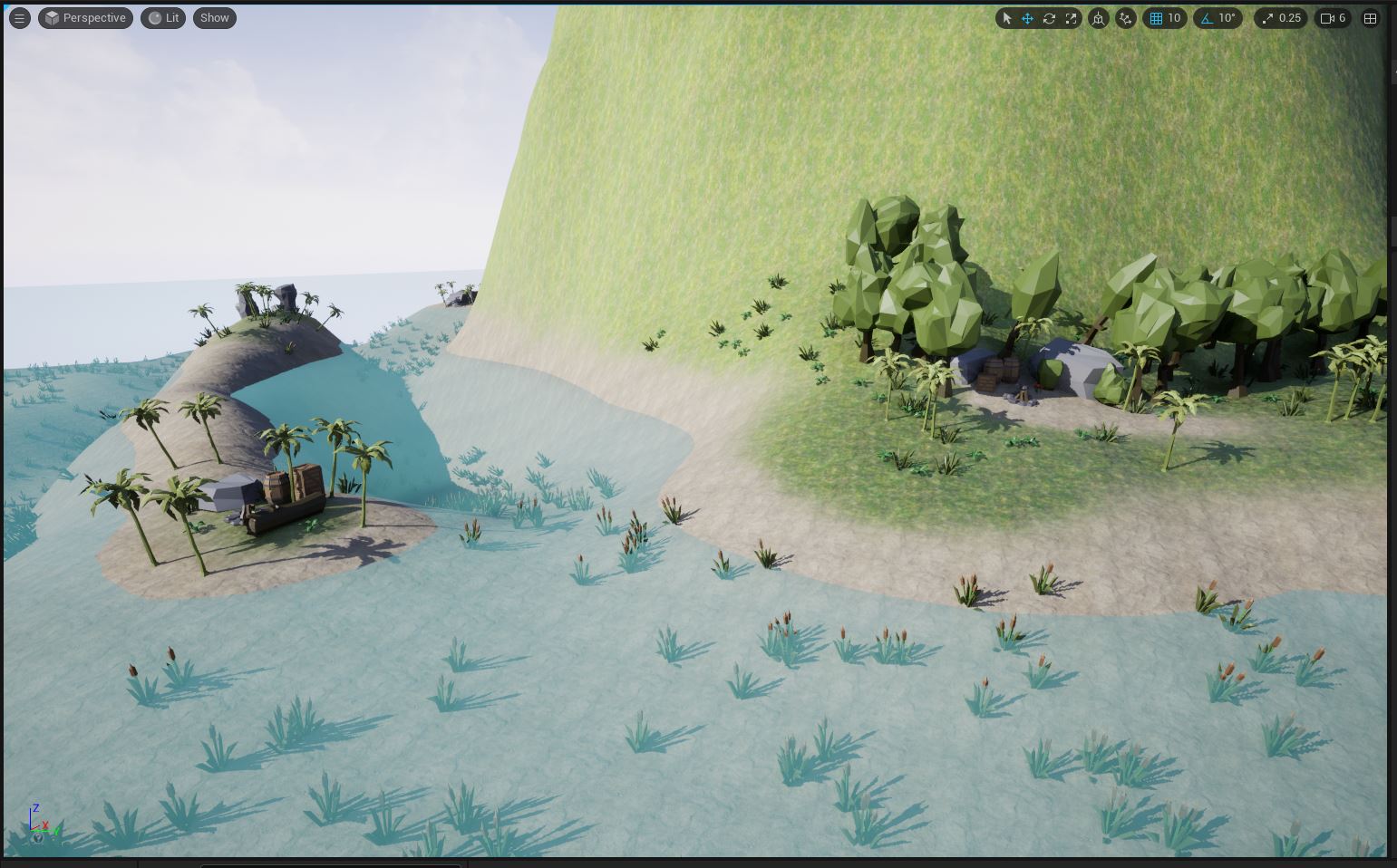1397x868 pixels.
Task: Toggle the coordinate system cube icon
Action: point(1099,18)
